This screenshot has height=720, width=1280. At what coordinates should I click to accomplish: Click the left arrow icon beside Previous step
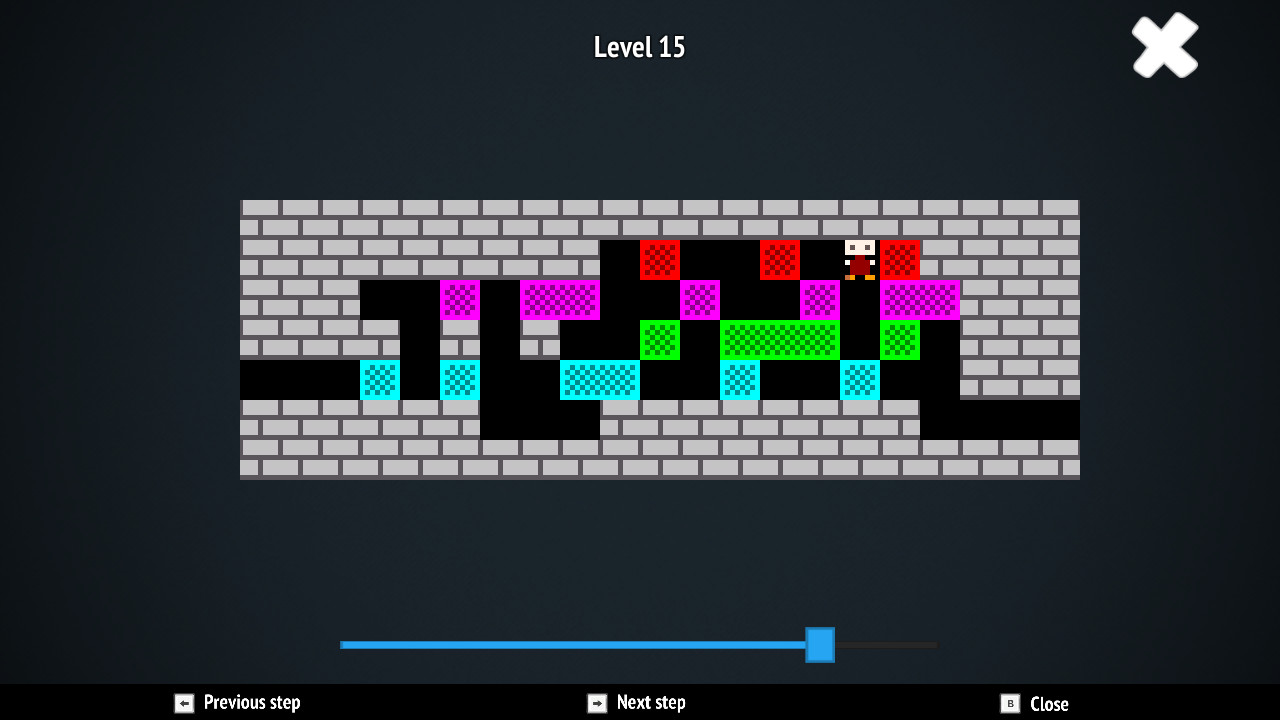pyautogui.click(x=184, y=703)
